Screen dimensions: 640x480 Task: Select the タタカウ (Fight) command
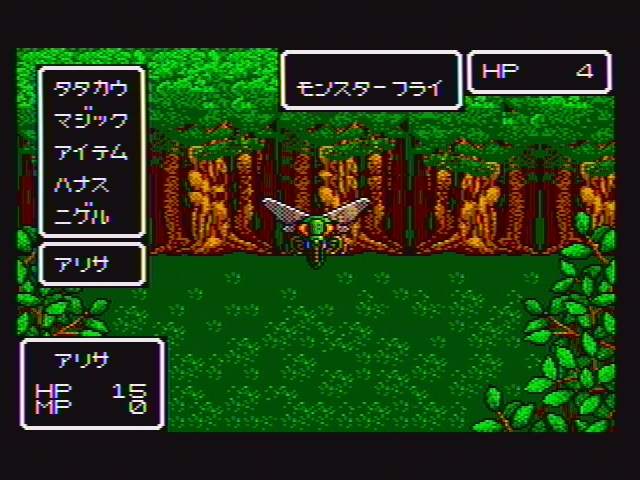(x=91, y=88)
